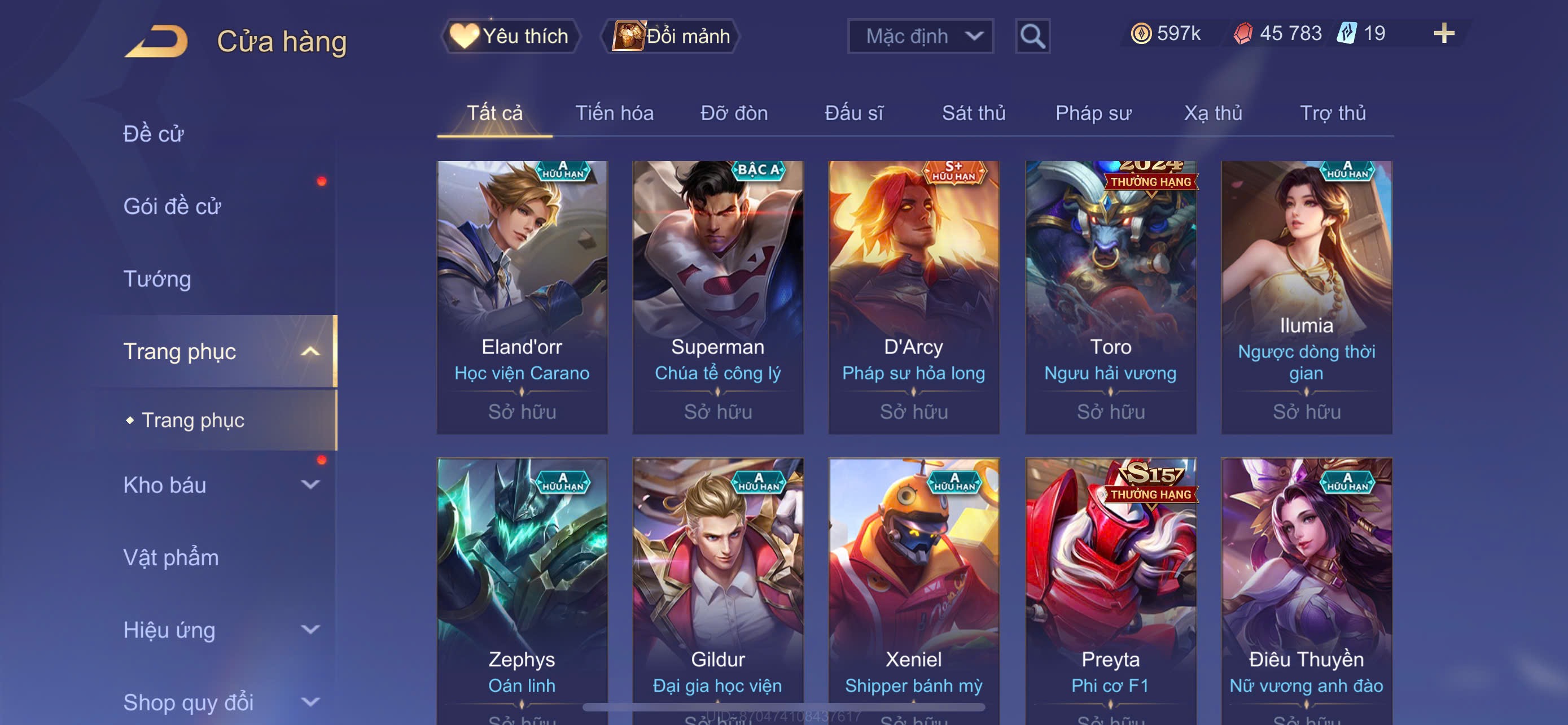The width and height of the screenshot is (1568, 725).
Task: Go back with the gold arrow button
Action: (x=157, y=41)
